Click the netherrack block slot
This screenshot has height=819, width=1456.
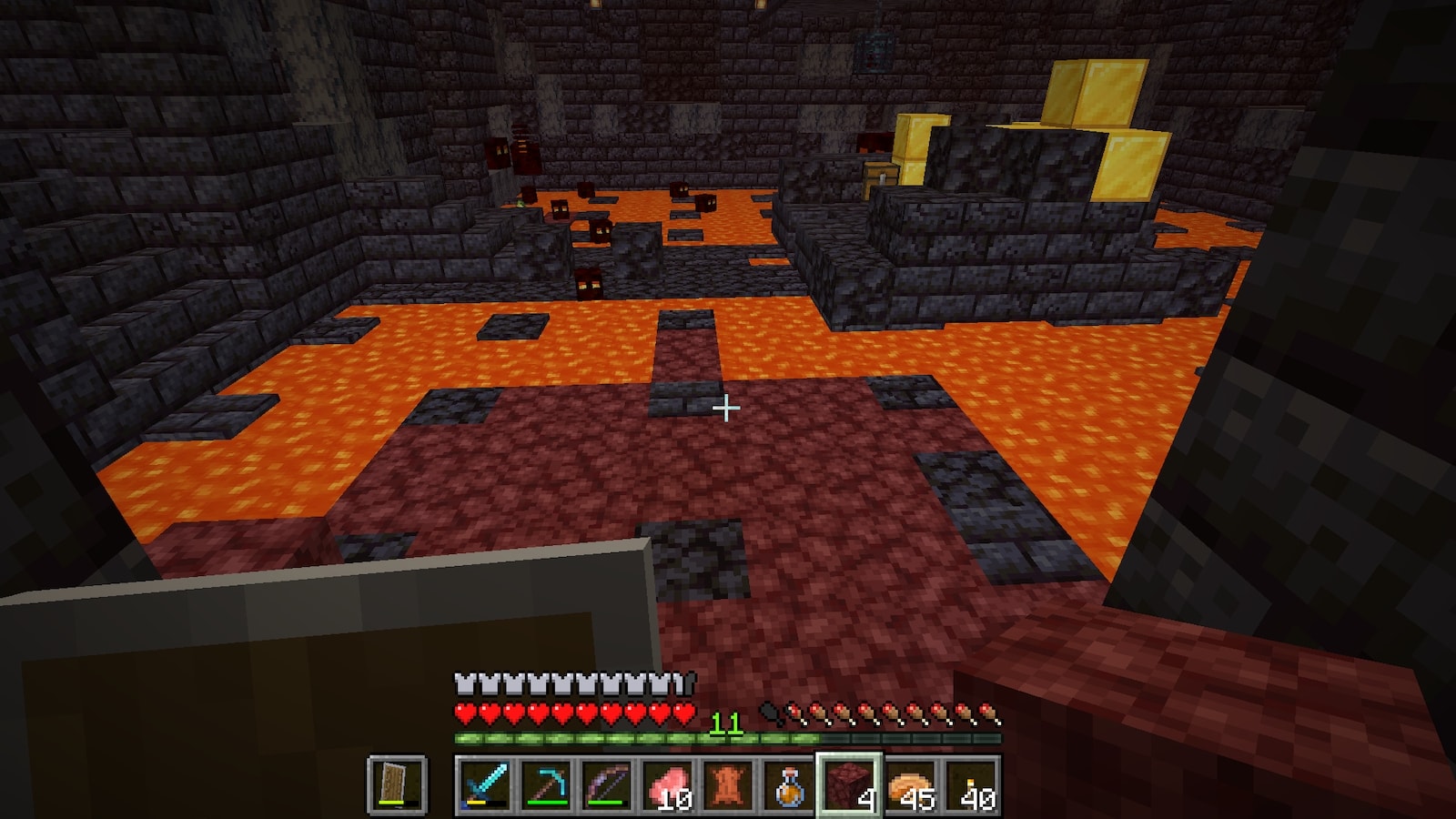(850, 784)
